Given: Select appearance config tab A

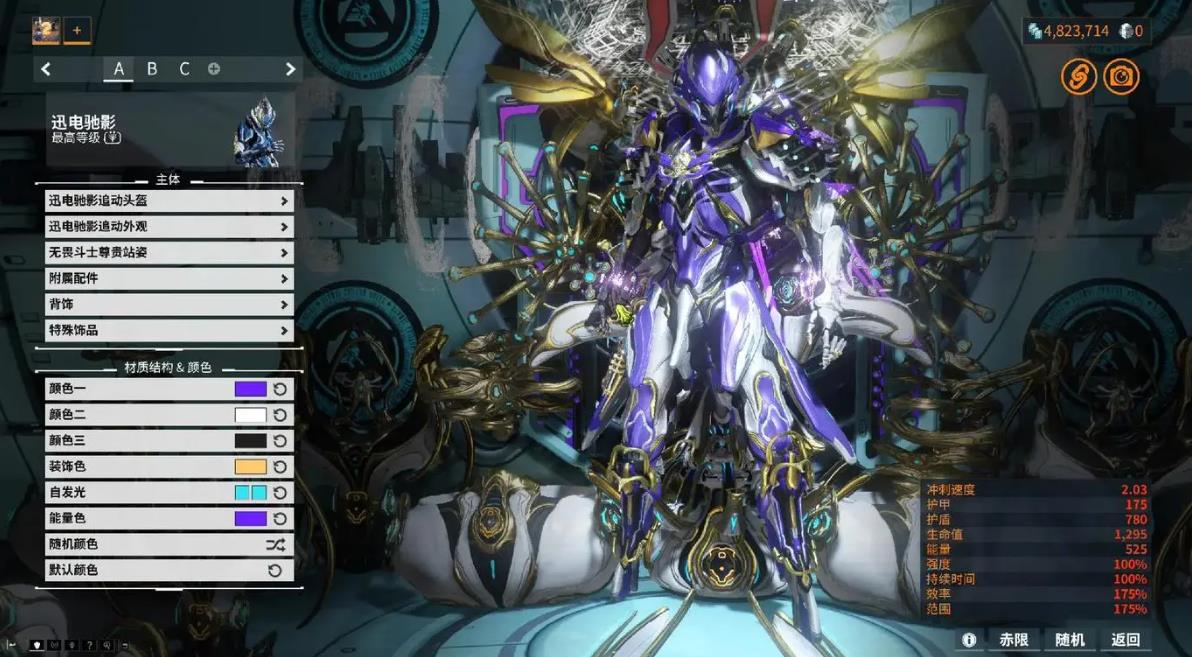Looking at the screenshot, I should point(119,69).
